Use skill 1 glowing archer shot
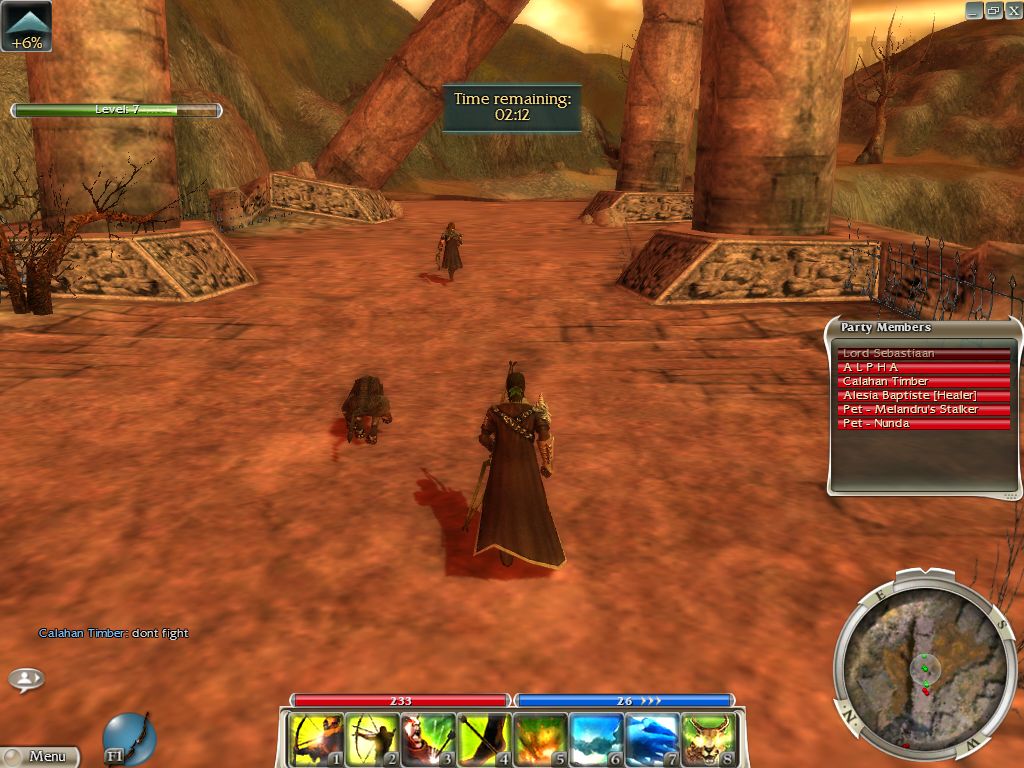1024x768 pixels. pos(316,739)
